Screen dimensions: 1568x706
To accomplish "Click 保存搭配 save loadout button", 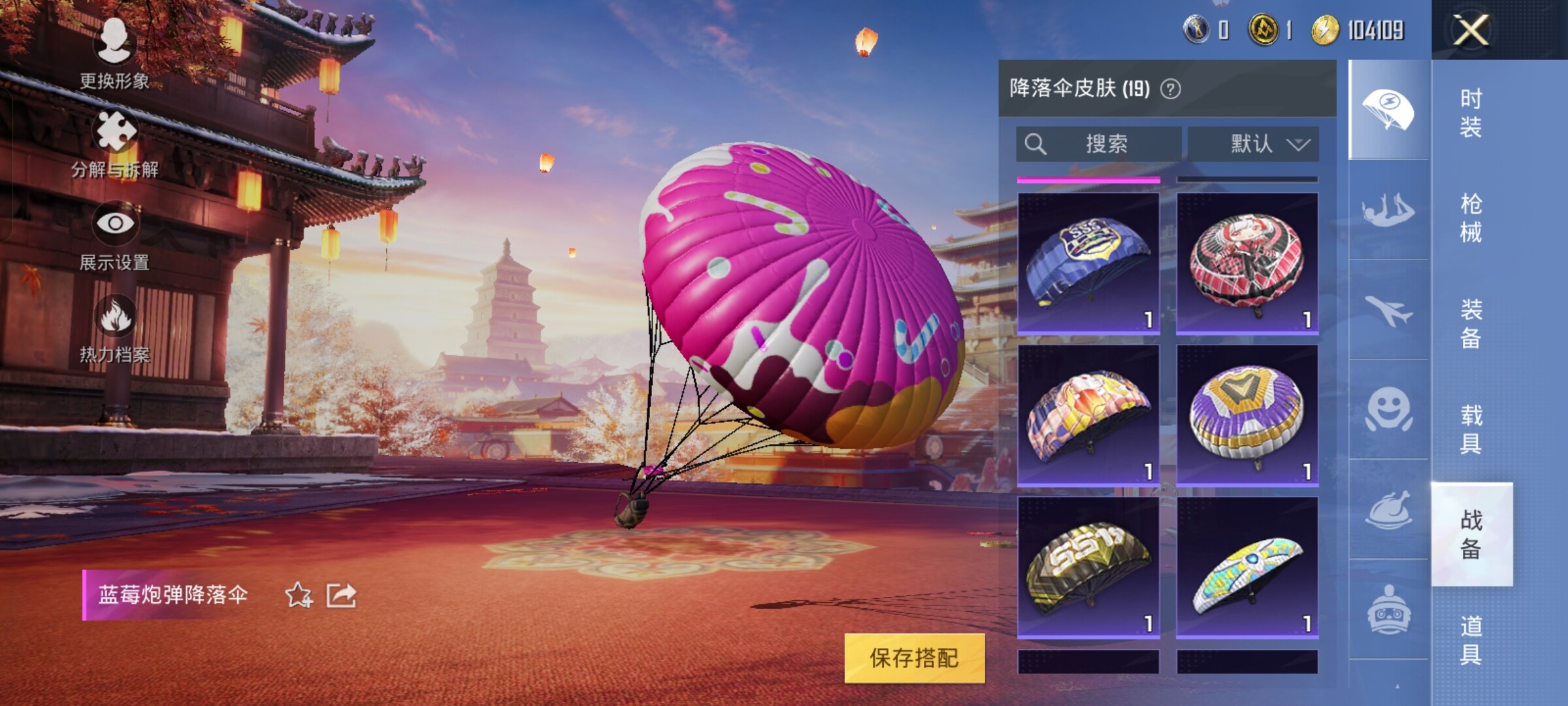I will [914, 658].
